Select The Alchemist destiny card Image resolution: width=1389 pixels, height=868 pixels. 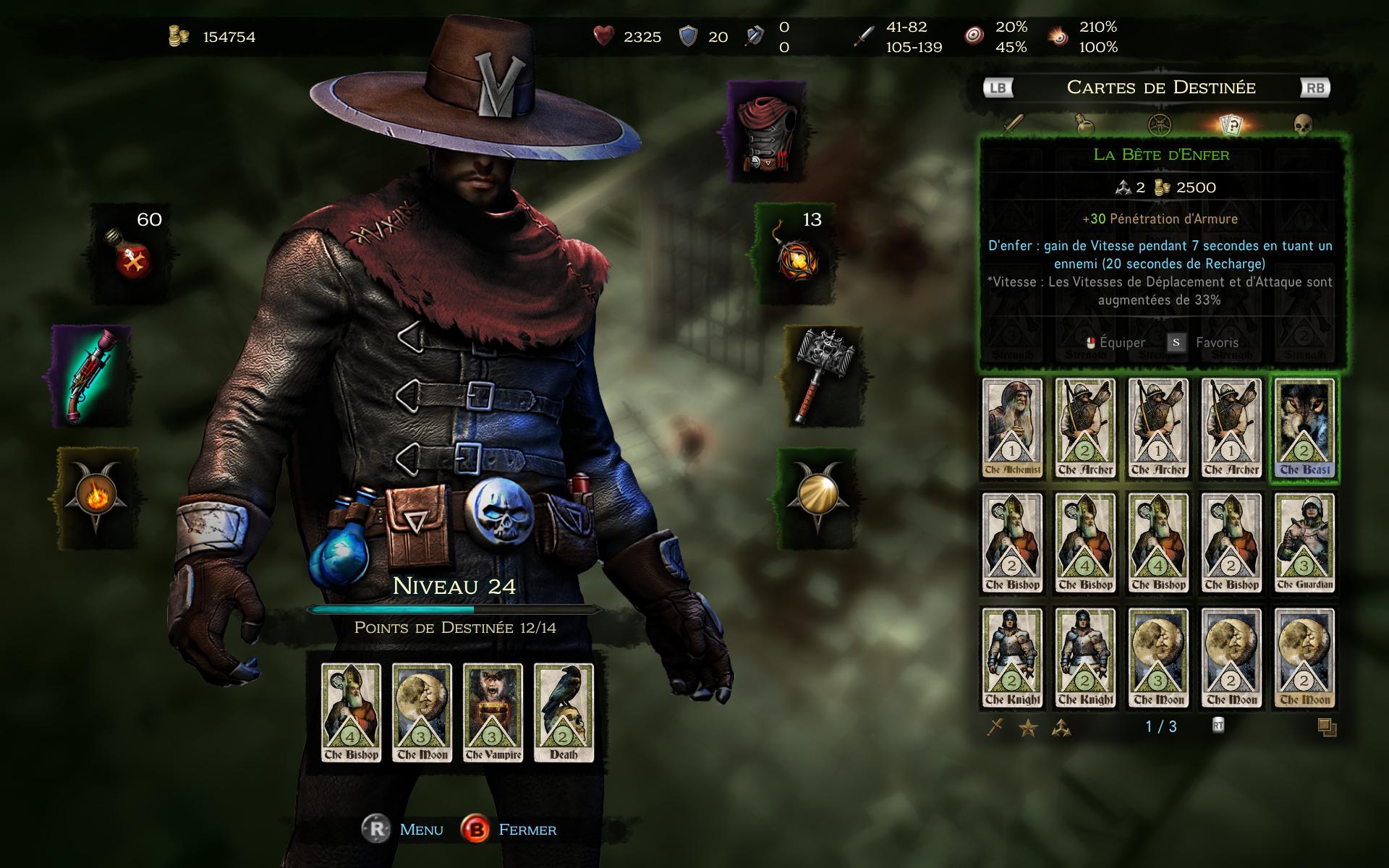pyautogui.click(x=1012, y=428)
